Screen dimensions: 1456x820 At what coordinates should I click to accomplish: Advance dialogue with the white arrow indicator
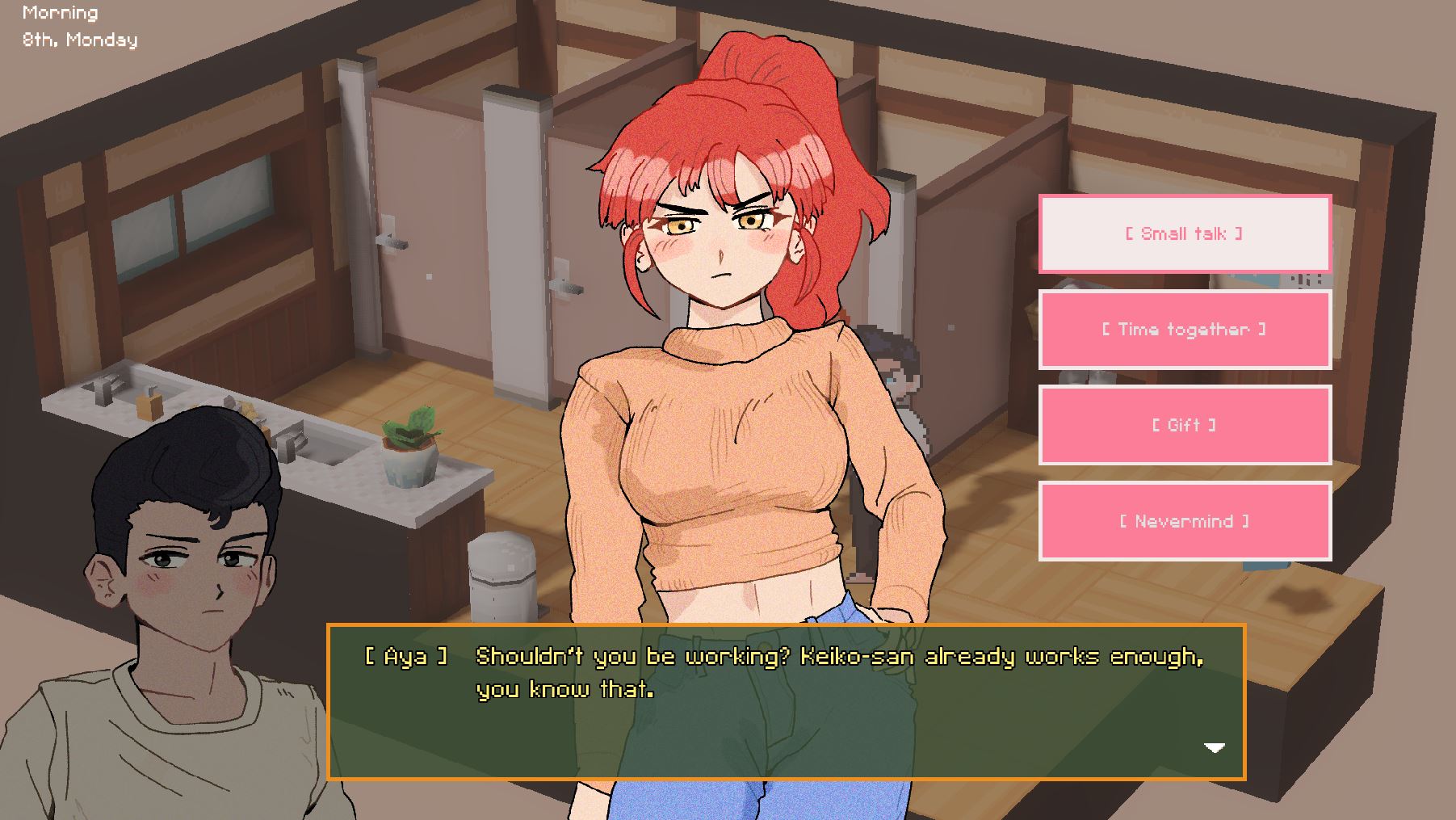coord(1215,747)
